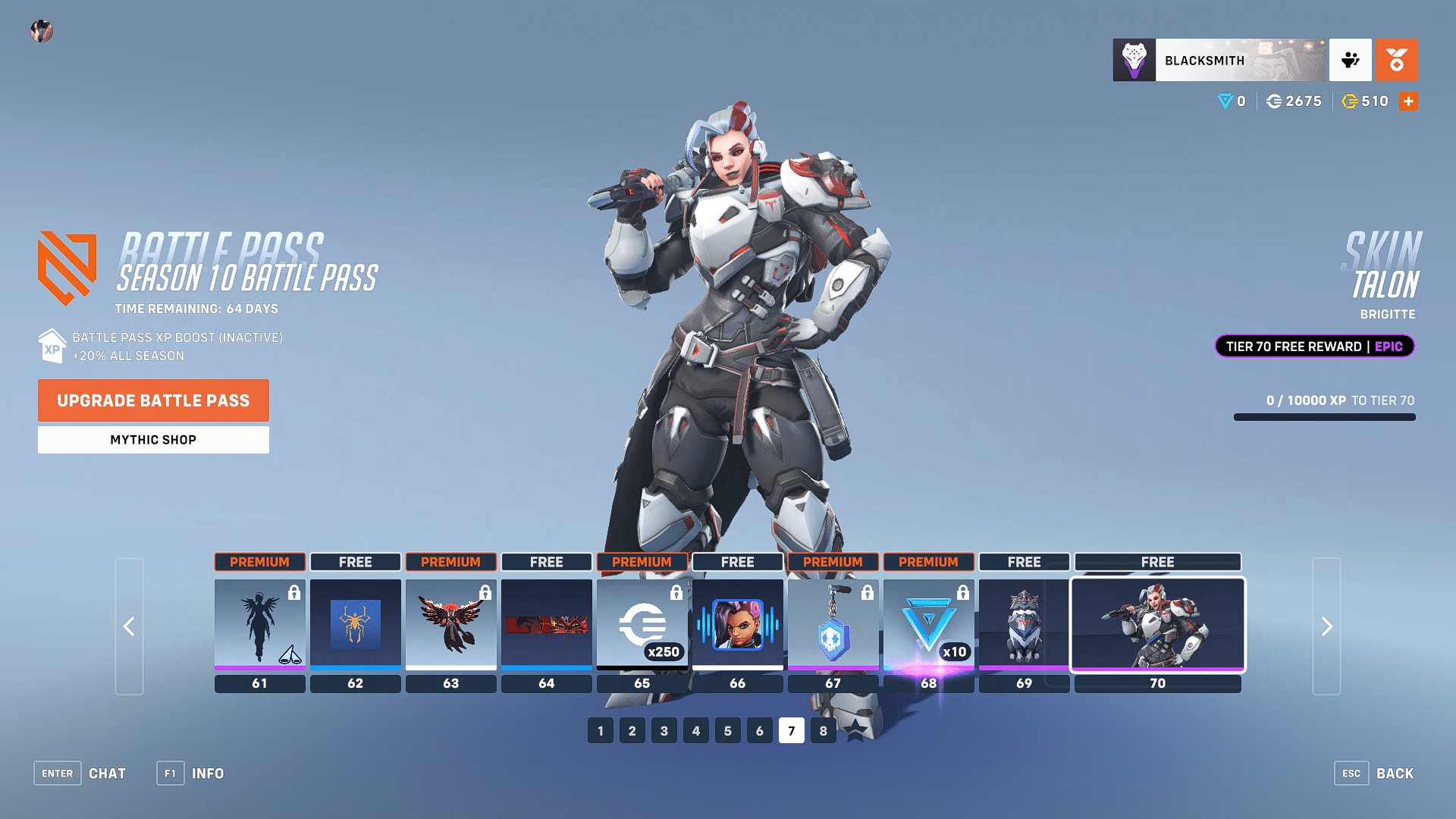The width and height of the screenshot is (1456, 819).
Task: Open the social/group icon next to player banner
Action: click(x=1351, y=60)
